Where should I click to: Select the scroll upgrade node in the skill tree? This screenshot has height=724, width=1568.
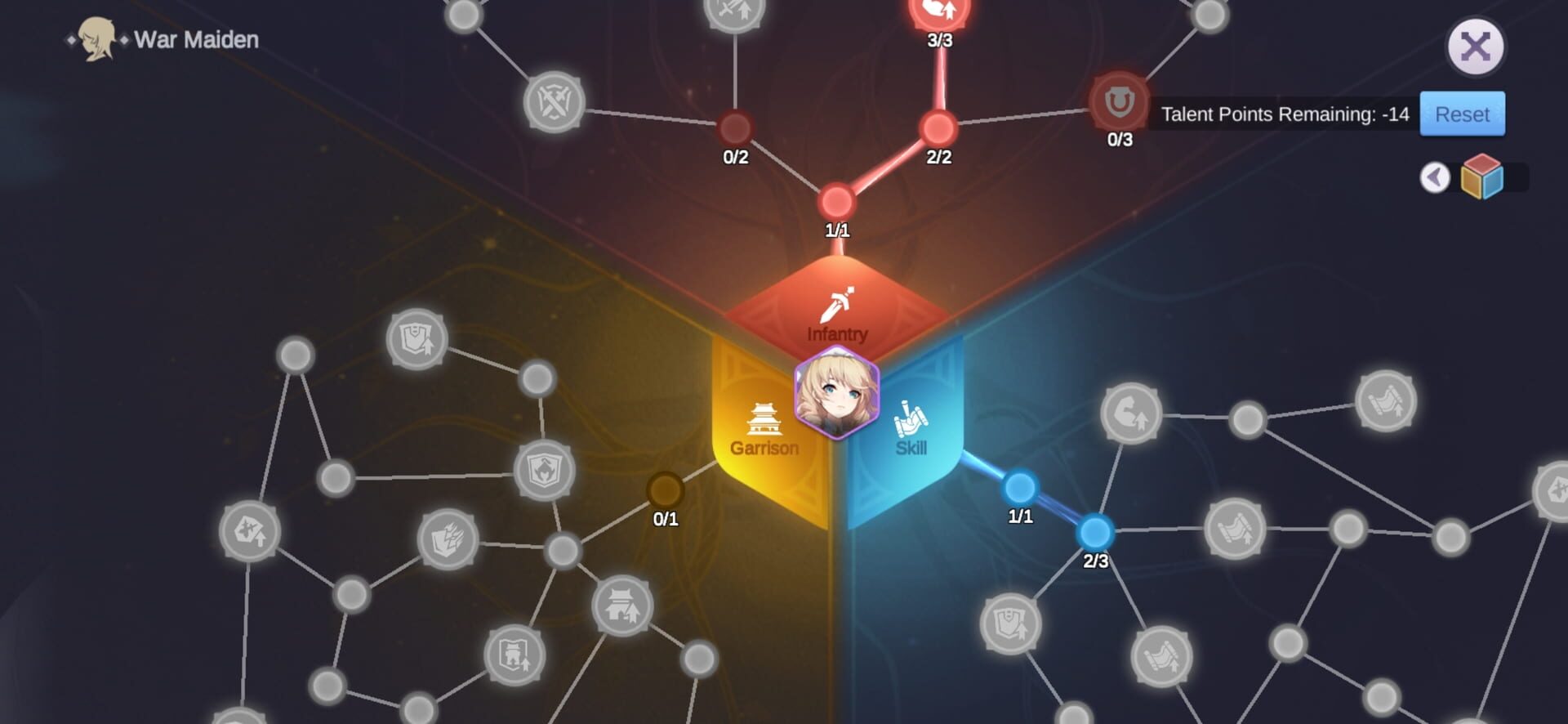pyautogui.click(x=1236, y=529)
